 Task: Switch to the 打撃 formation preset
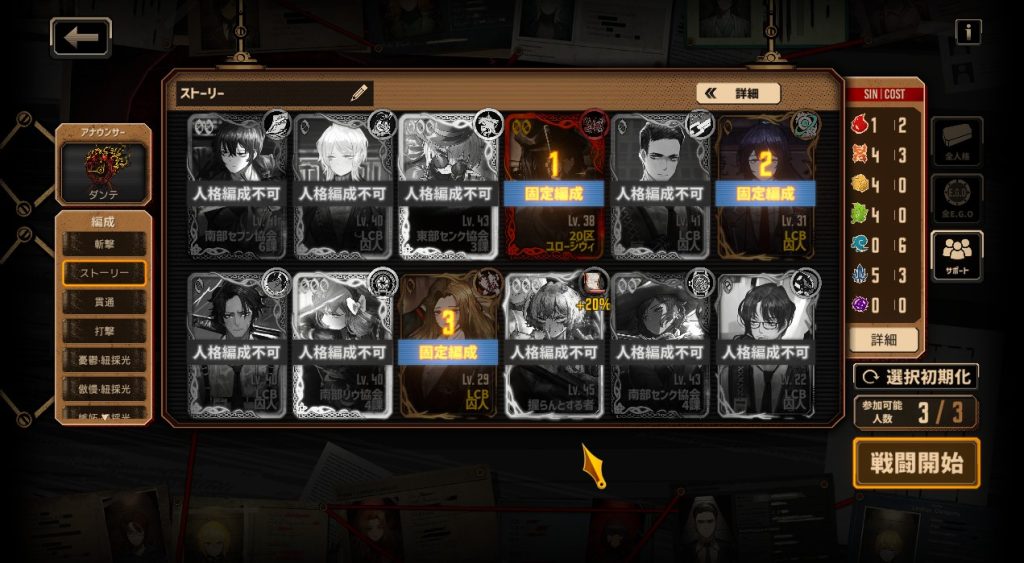click(104, 330)
